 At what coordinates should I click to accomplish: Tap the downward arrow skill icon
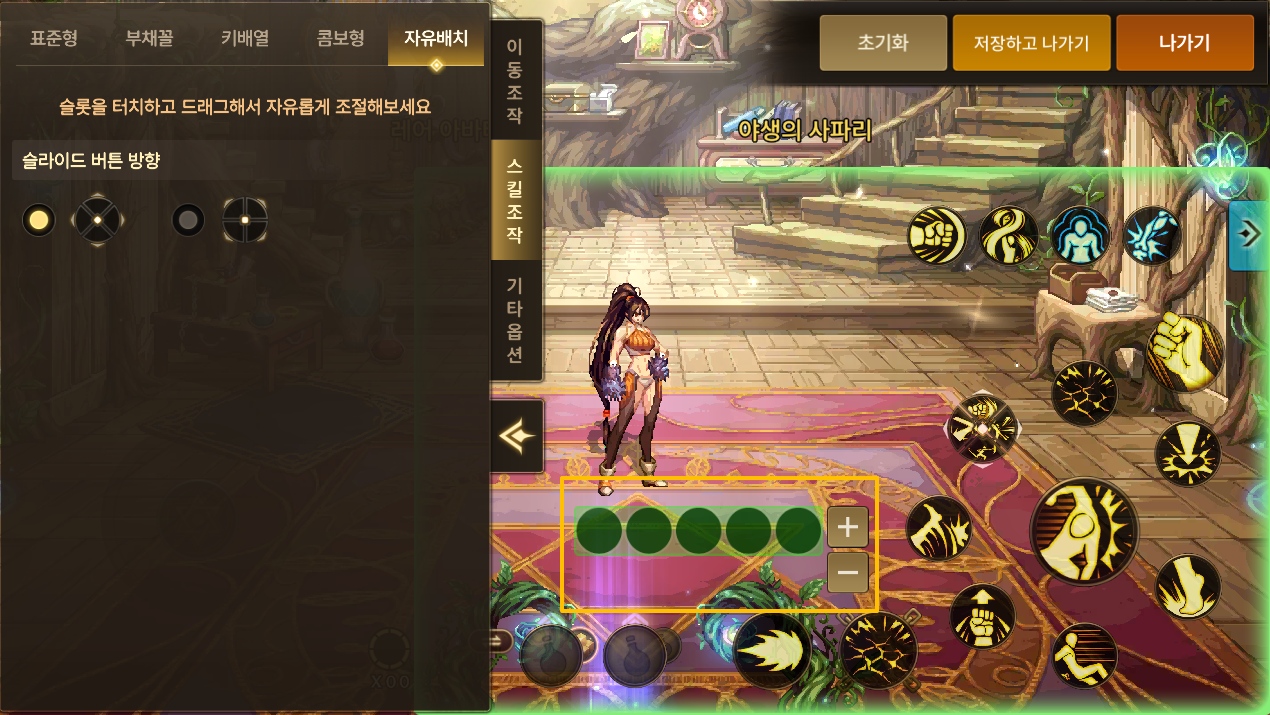pos(1188,454)
